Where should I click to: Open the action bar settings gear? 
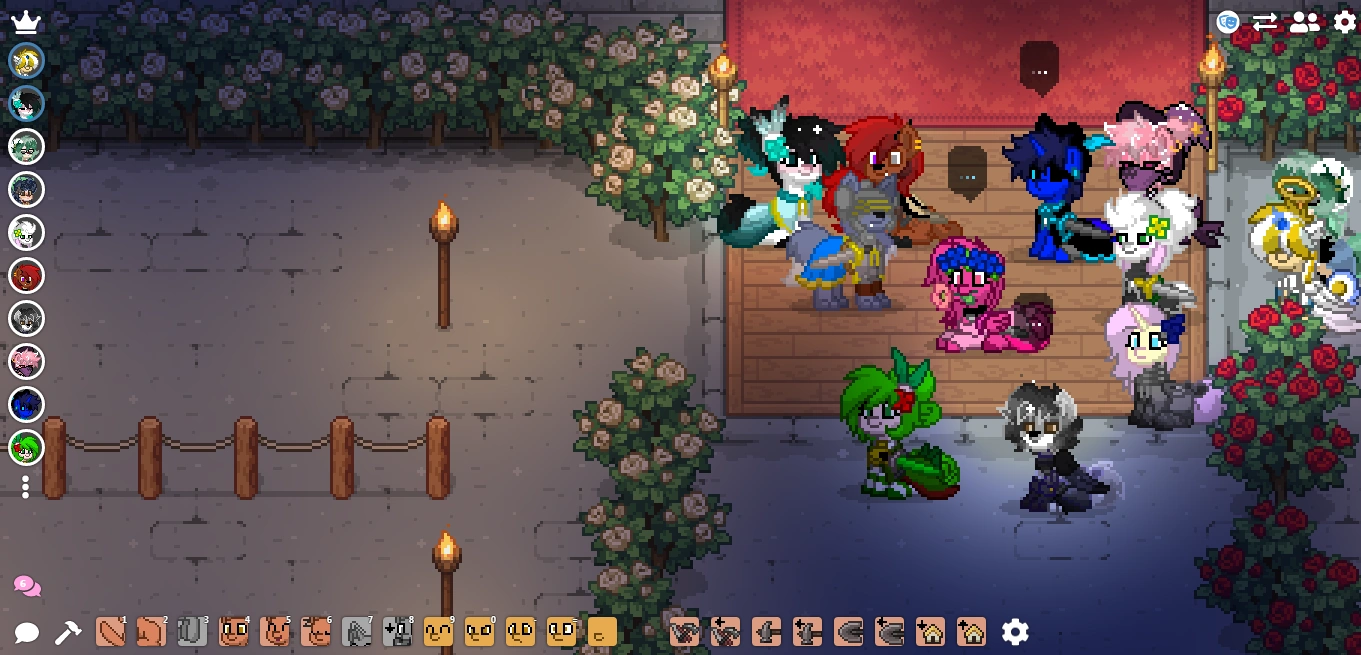(x=1015, y=632)
